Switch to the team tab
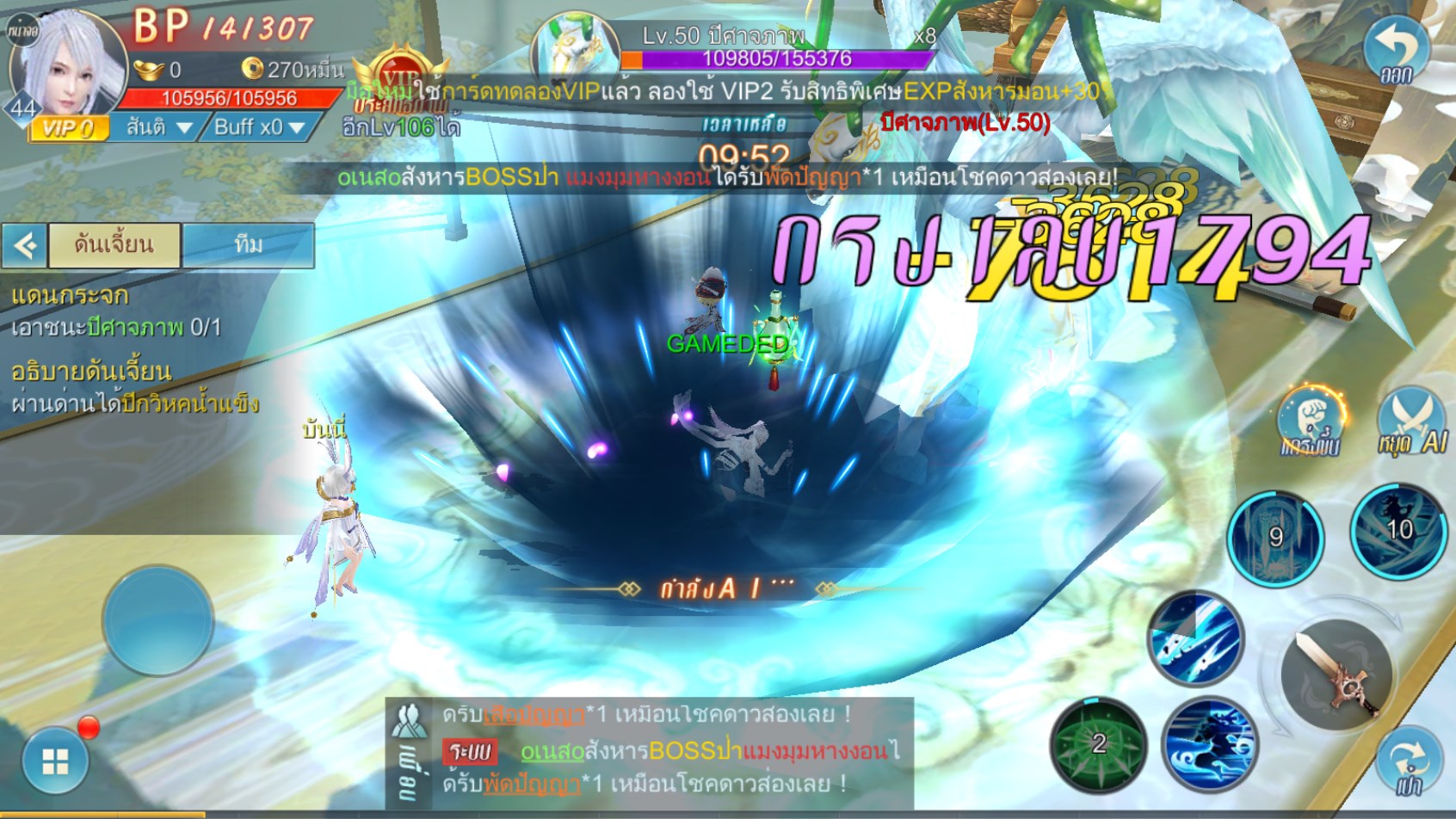The image size is (1456, 819). [249, 245]
